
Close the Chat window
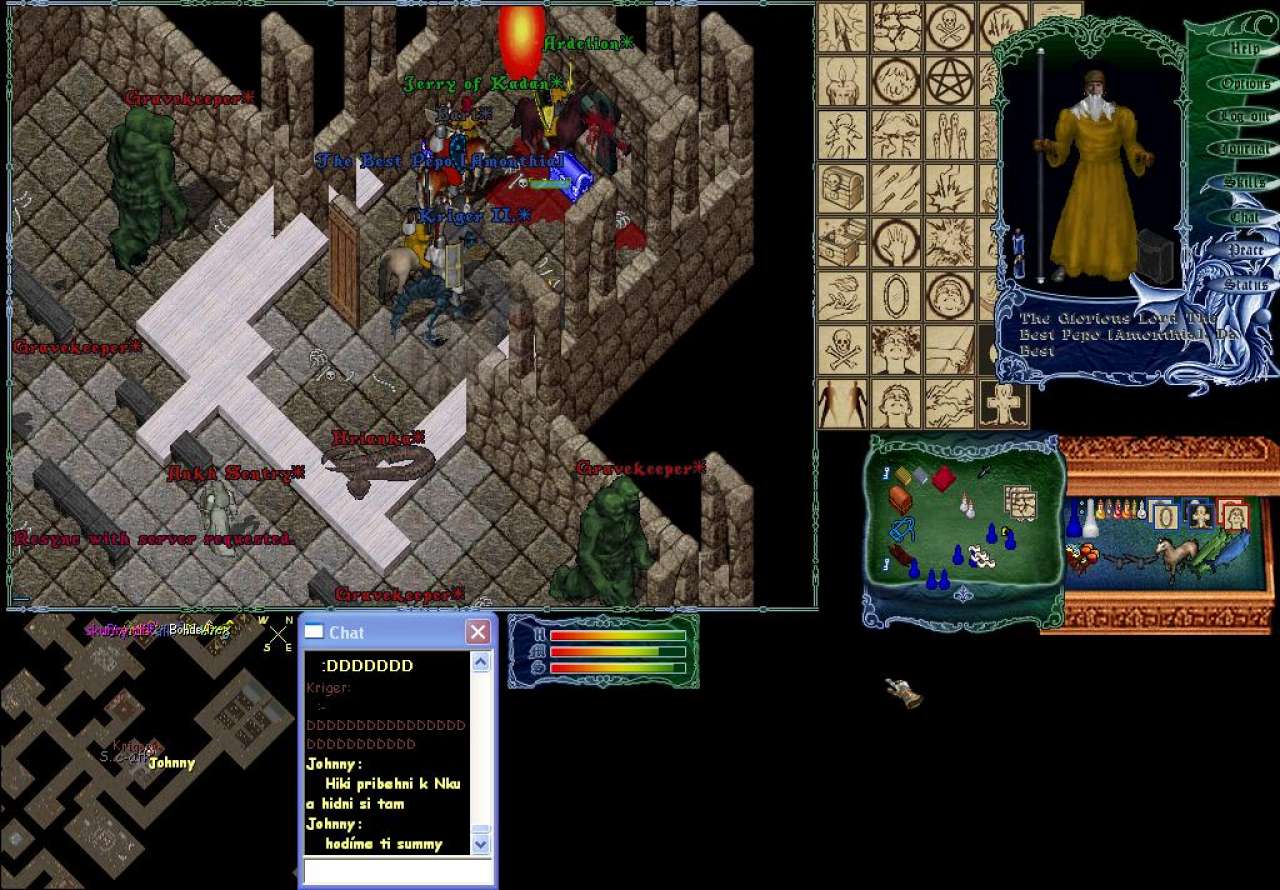pos(478,632)
